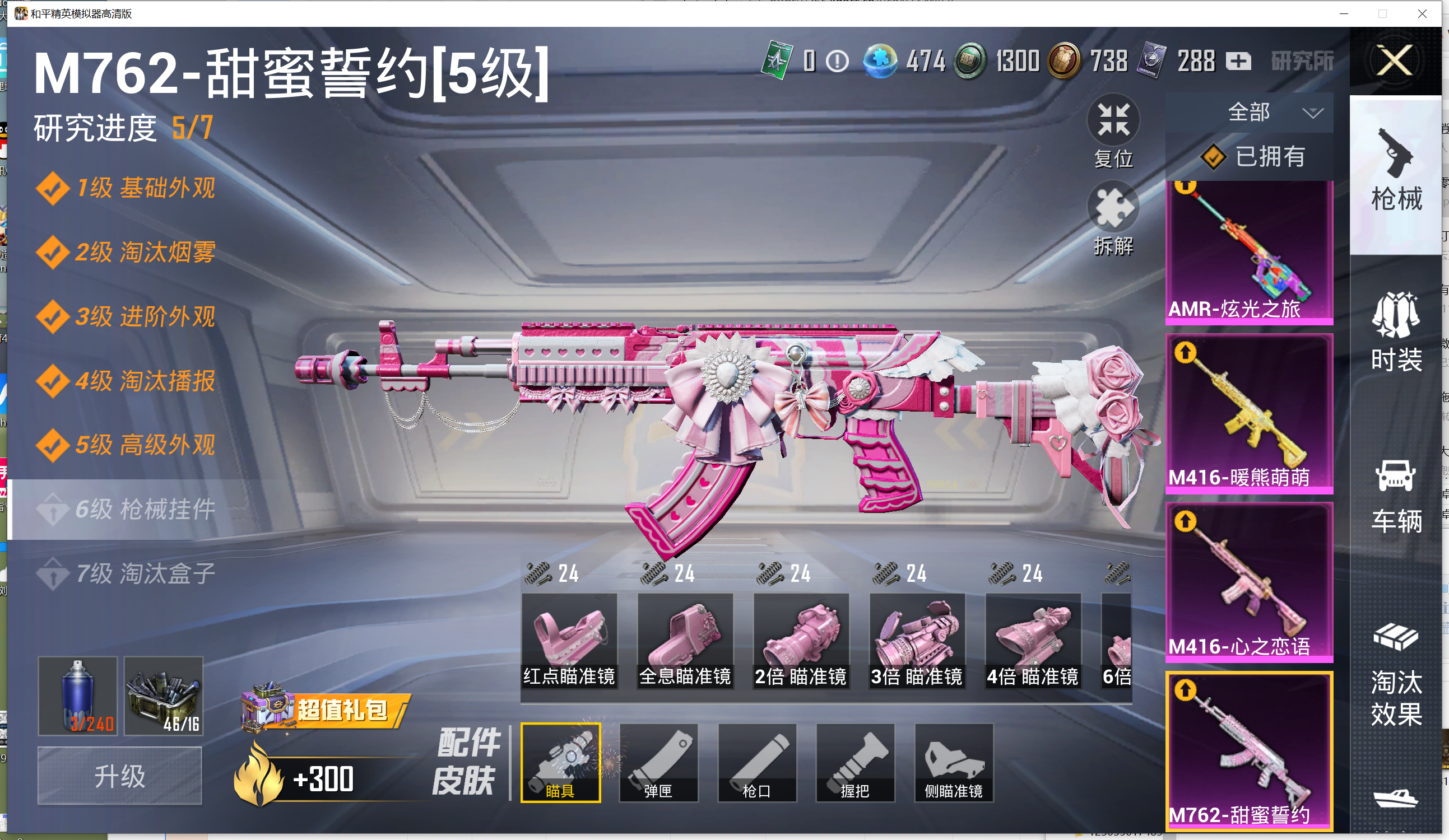The height and width of the screenshot is (840, 1449).
Task: Click the 升级 upgrade button
Action: point(119,776)
